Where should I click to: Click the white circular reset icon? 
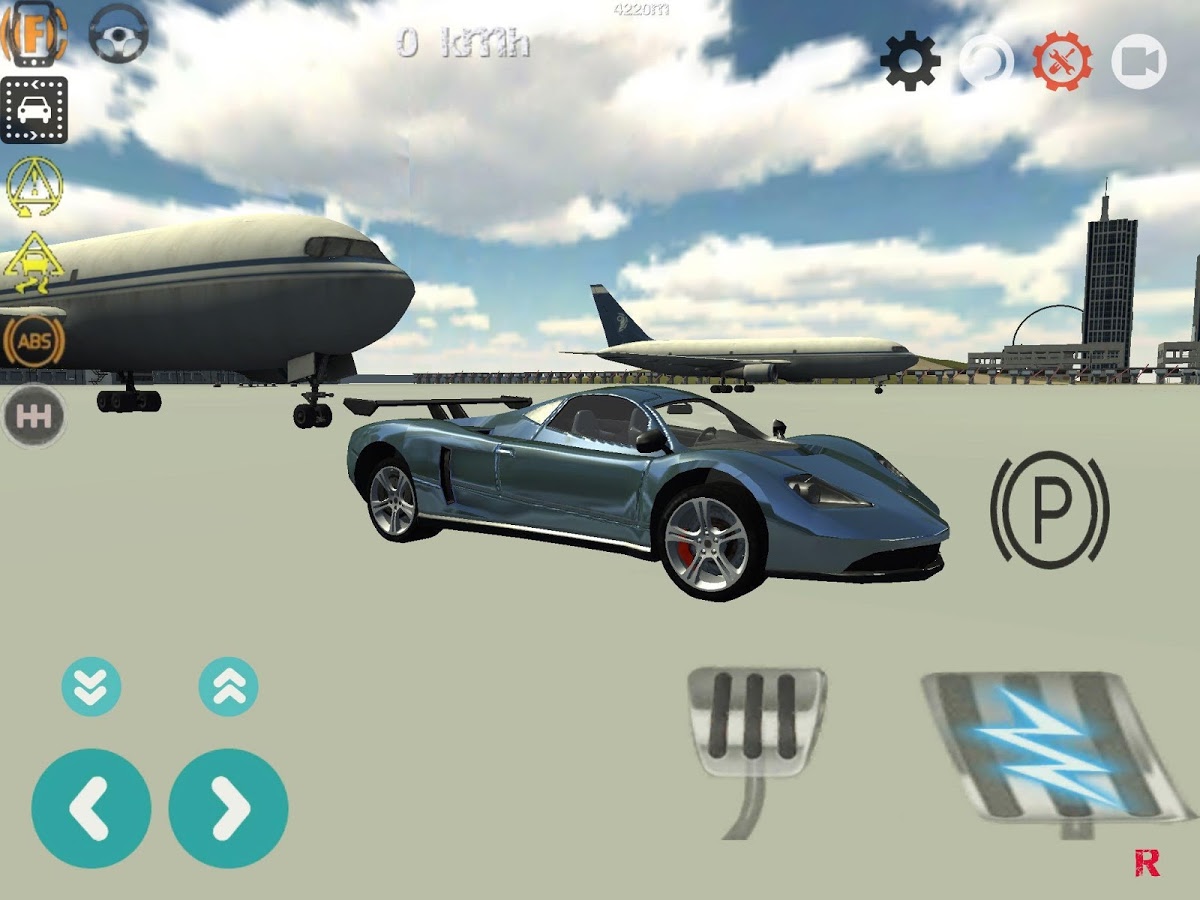pyautogui.click(x=986, y=62)
